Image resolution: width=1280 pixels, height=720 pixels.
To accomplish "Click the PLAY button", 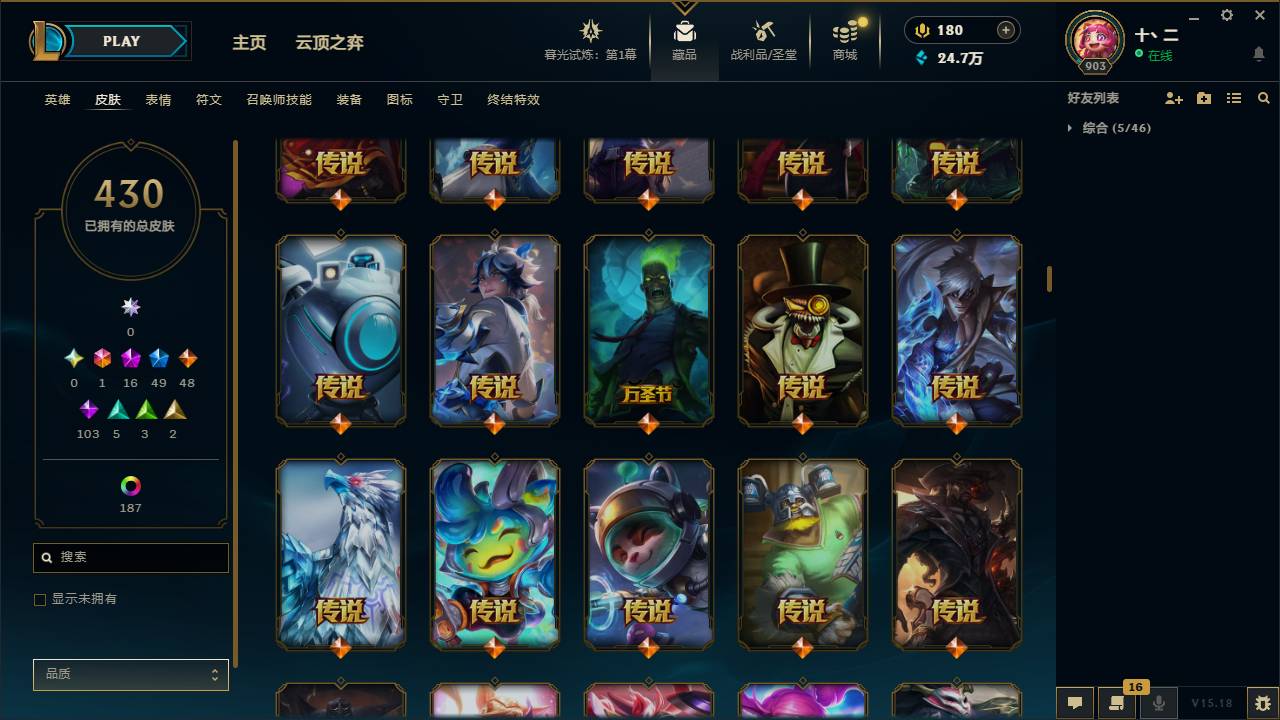I will [121, 41].
